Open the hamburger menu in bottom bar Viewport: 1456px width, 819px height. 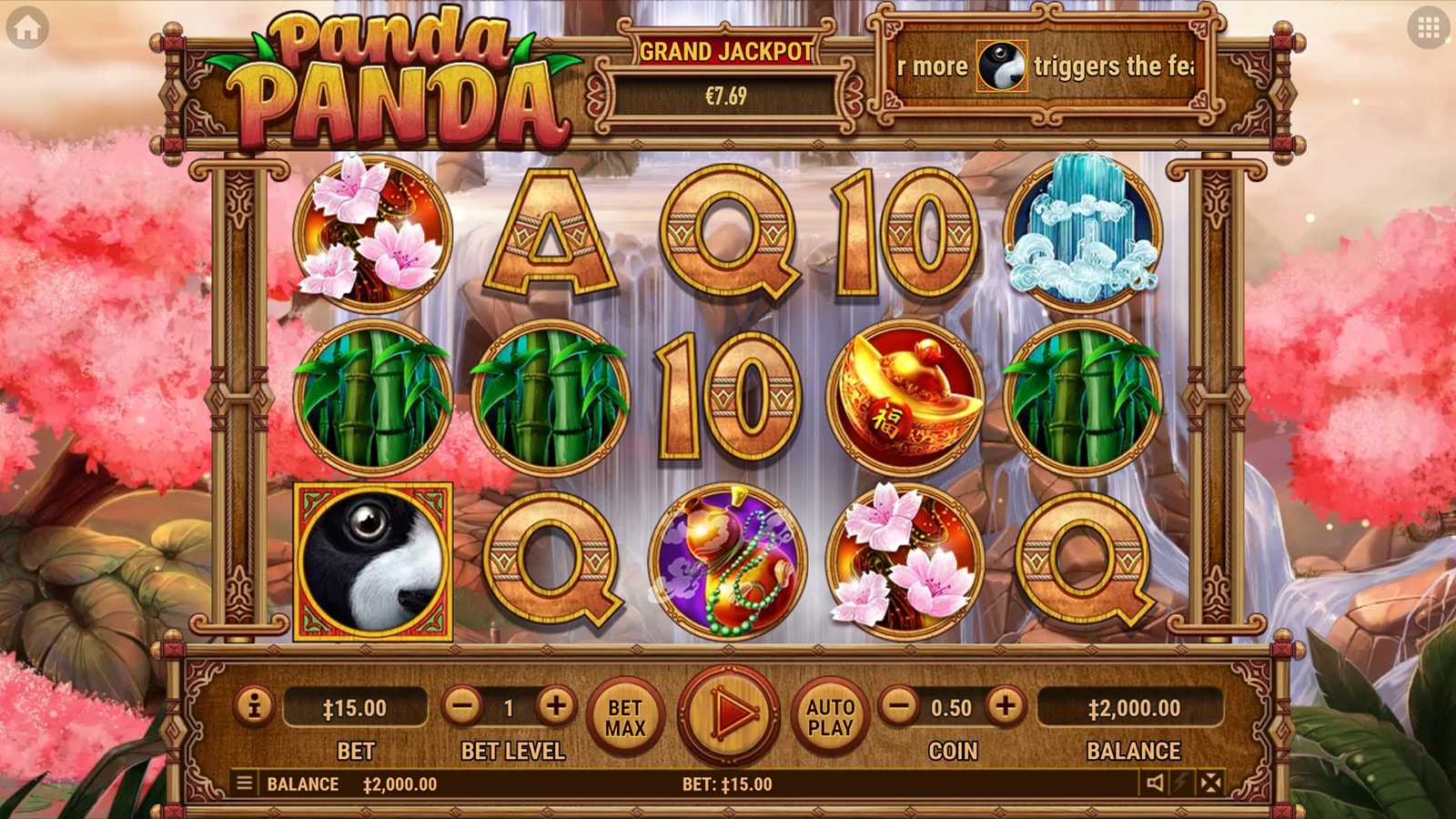[x=244, y=783]
